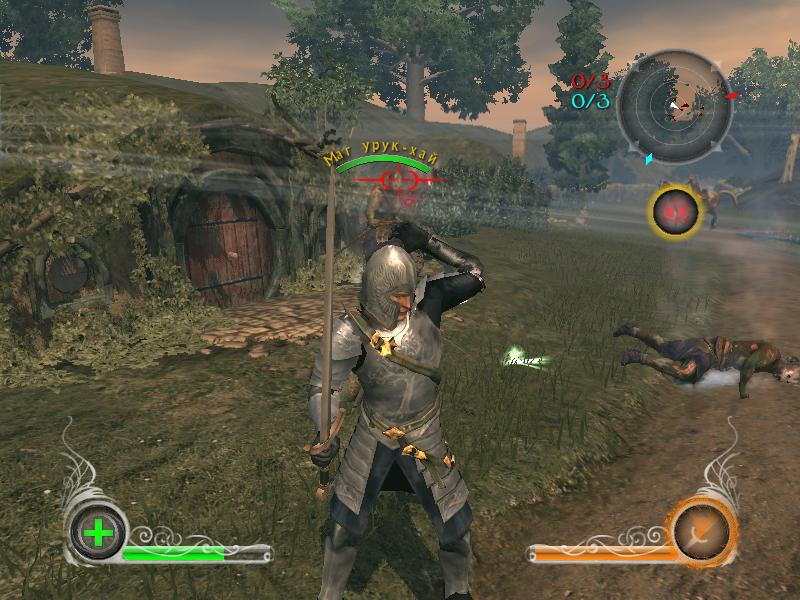
Task: Click the circular radar minimap
Action: (674, 104)
